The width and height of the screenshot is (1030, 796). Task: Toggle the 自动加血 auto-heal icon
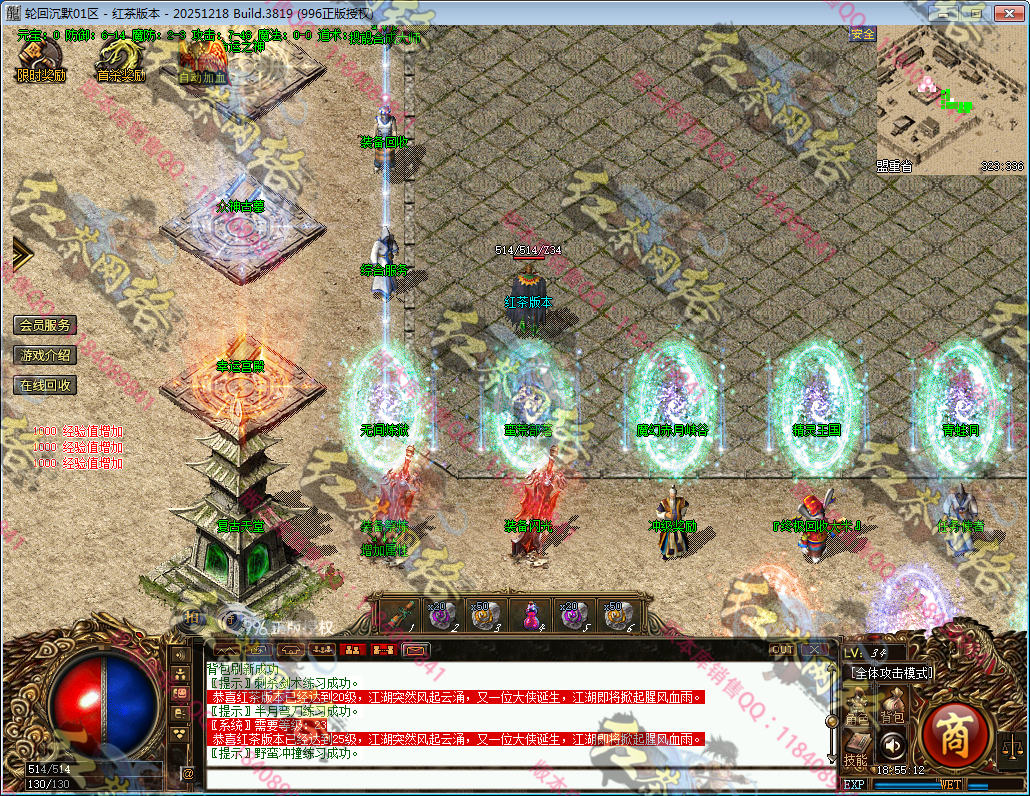203,60
